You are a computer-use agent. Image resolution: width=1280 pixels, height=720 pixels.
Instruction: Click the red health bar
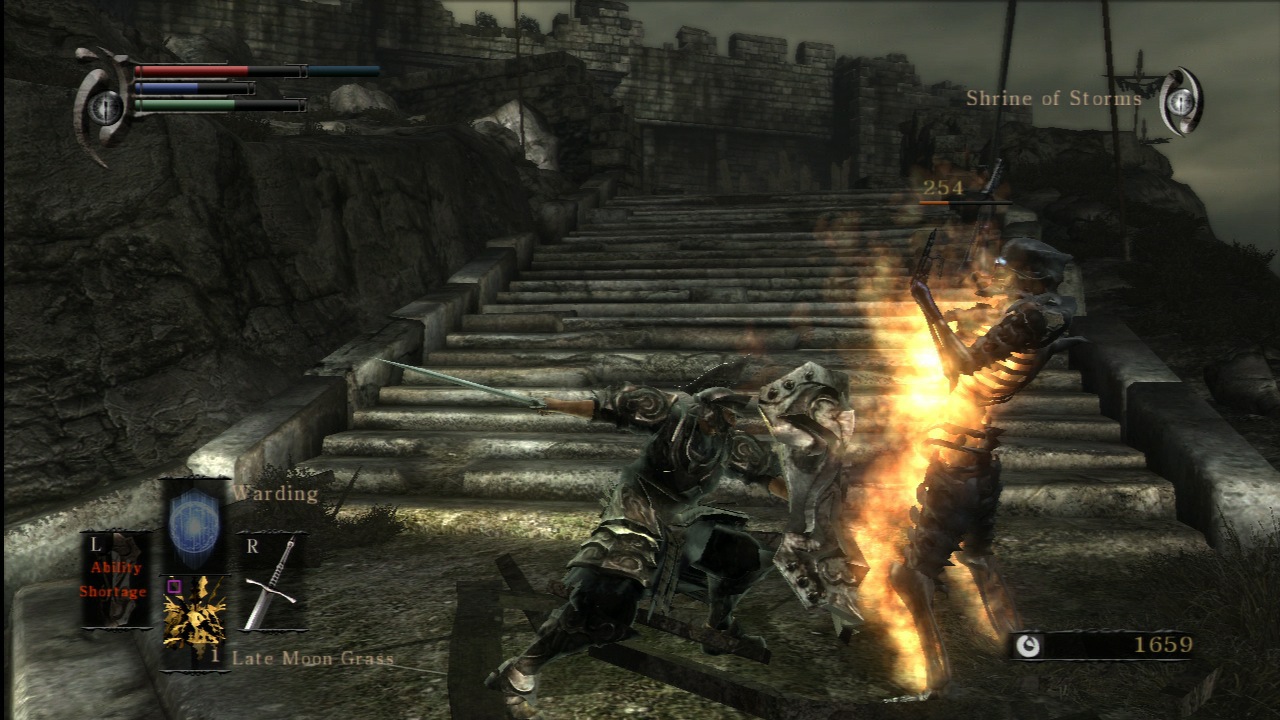pos(190,68)
